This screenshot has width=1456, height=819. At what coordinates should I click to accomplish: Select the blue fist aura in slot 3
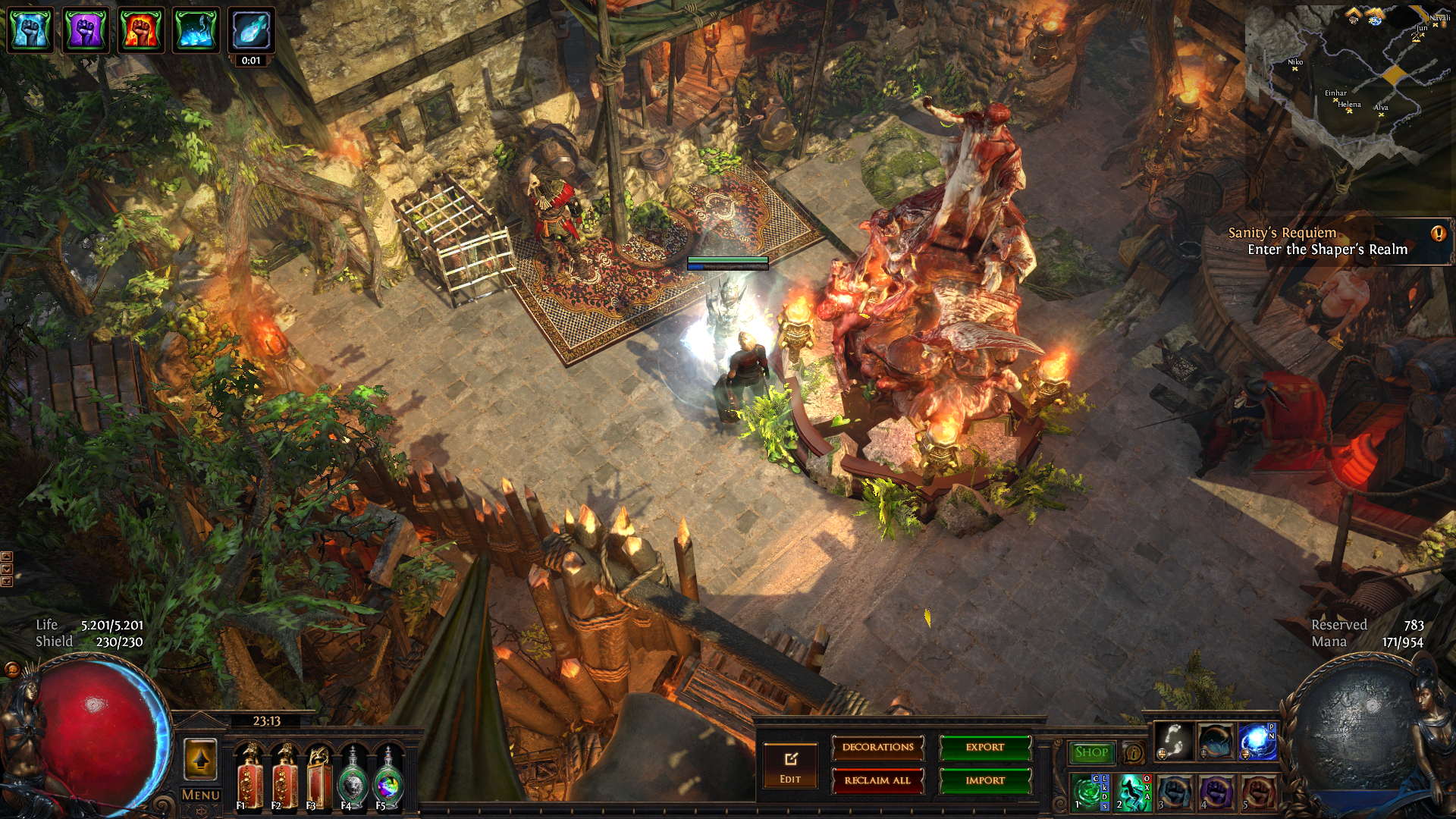tap(1174, 792)
